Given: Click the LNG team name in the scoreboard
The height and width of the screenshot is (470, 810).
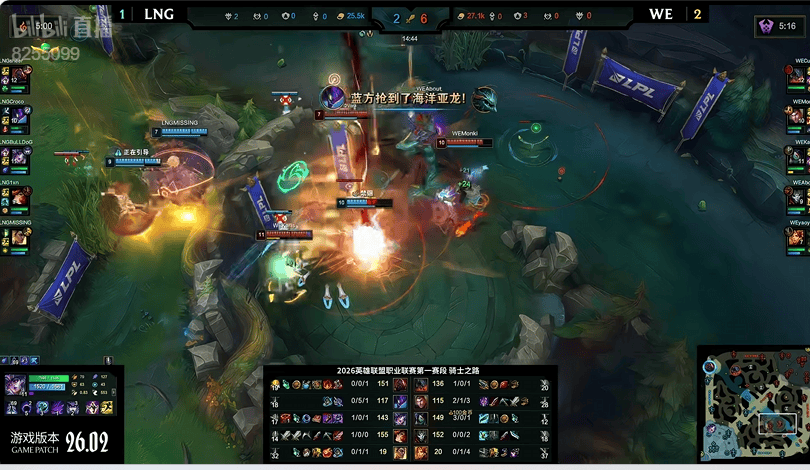Looking at the screenshot, I should pos(158,15).
